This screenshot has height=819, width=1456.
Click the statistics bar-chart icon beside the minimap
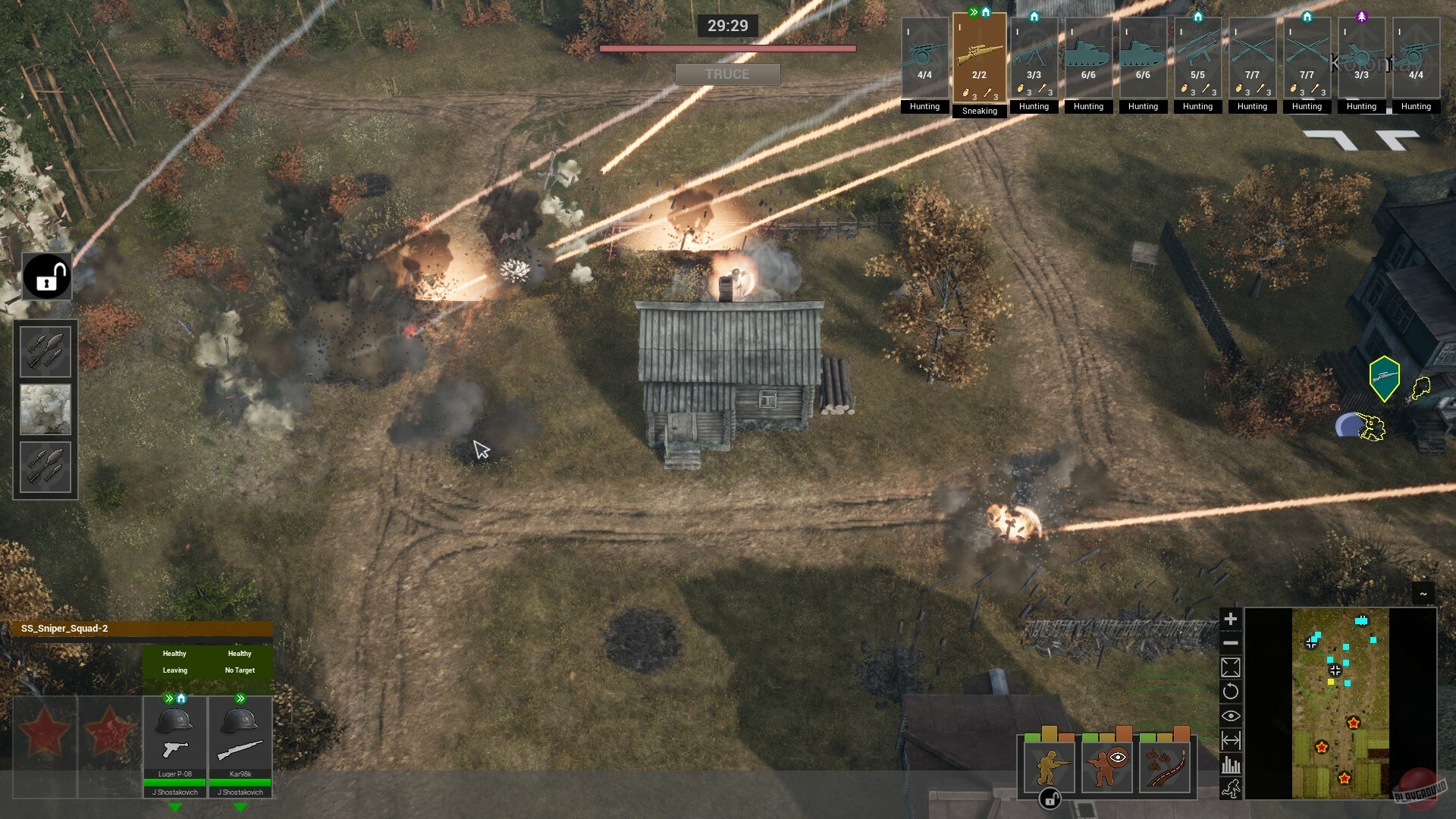click(1231, 764)
